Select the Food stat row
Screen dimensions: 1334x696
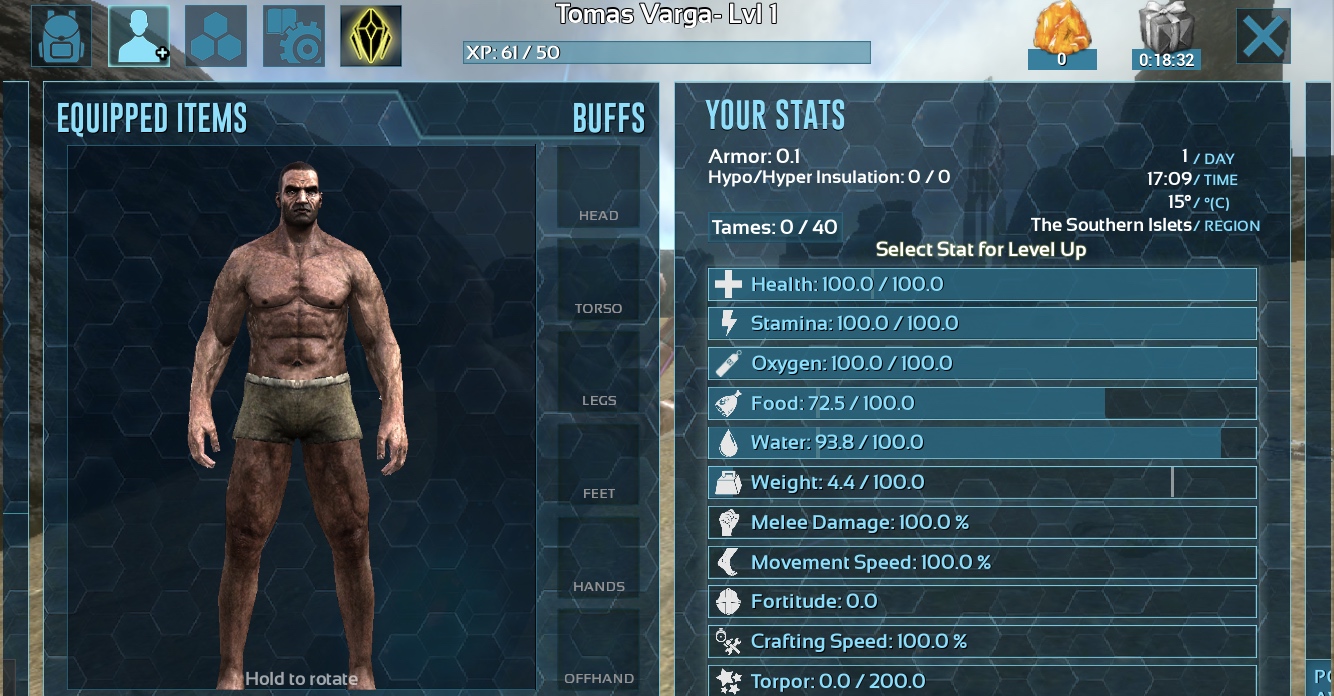(x=982, y=404)
